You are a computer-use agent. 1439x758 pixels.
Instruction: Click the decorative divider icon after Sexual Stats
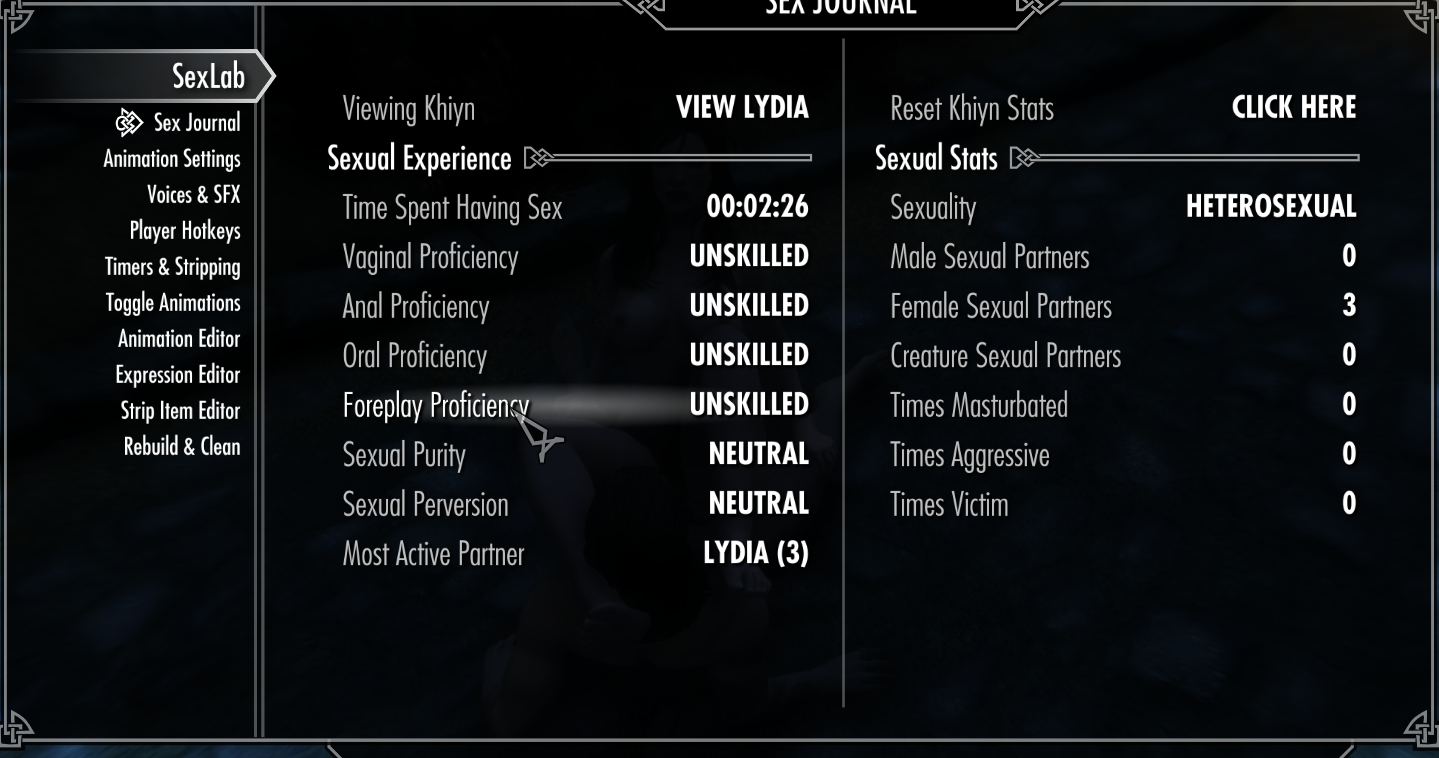coord(1022,157)
